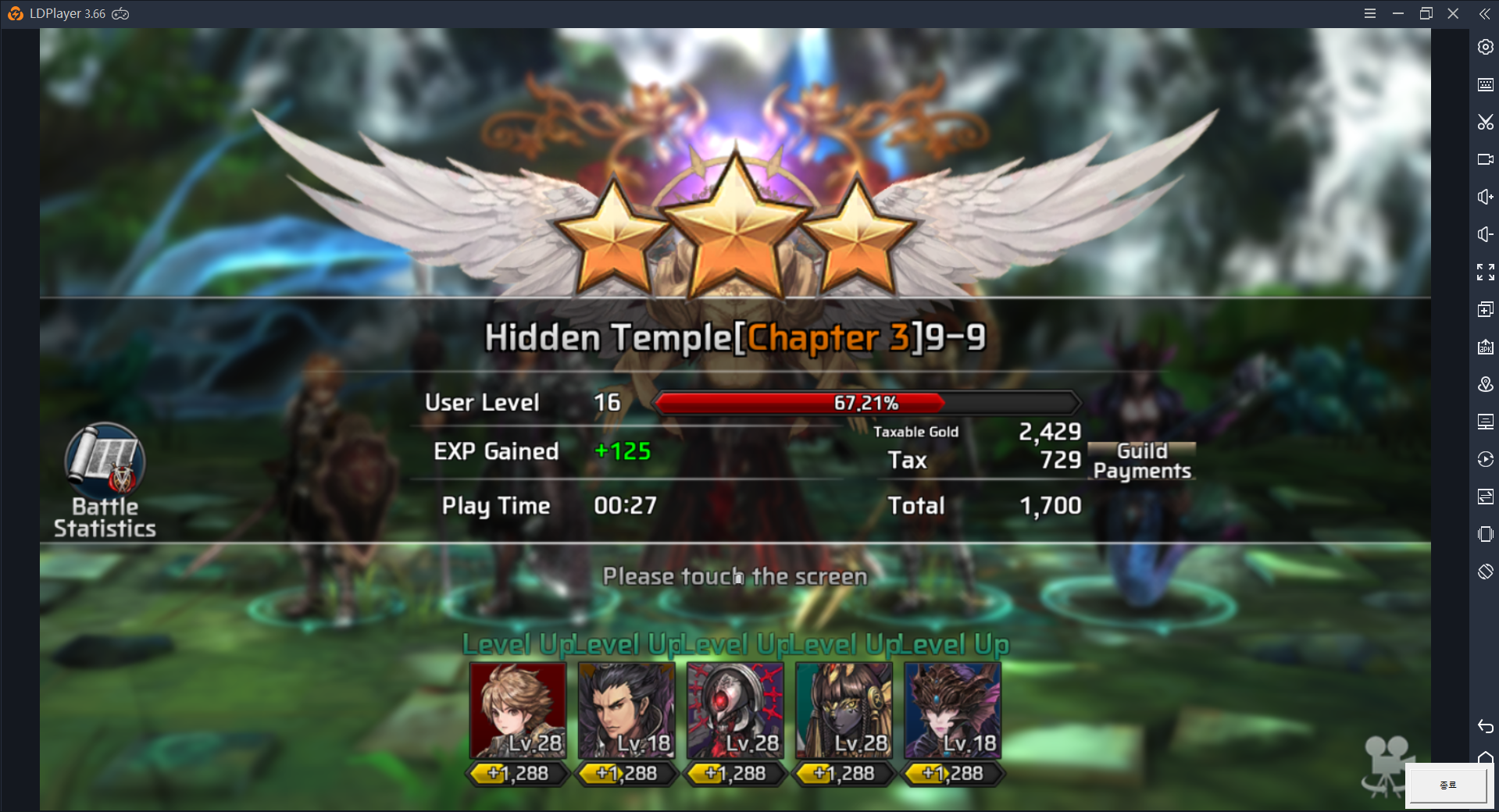Open the virtual location tool
Screen dimensions: 1499x812
coord(1485,383)
